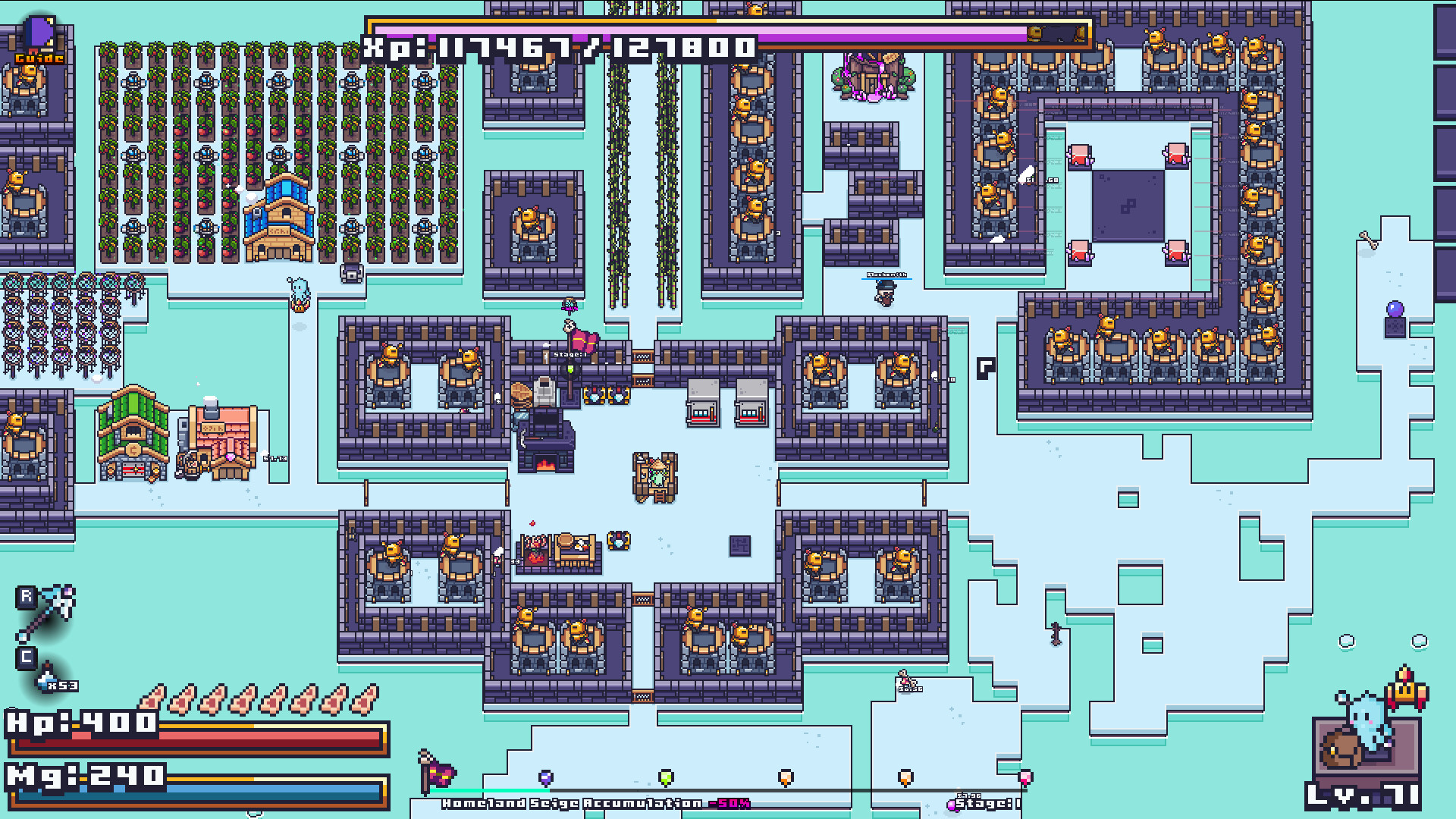Click the wooden crafting bench at village center

[654, 478]
